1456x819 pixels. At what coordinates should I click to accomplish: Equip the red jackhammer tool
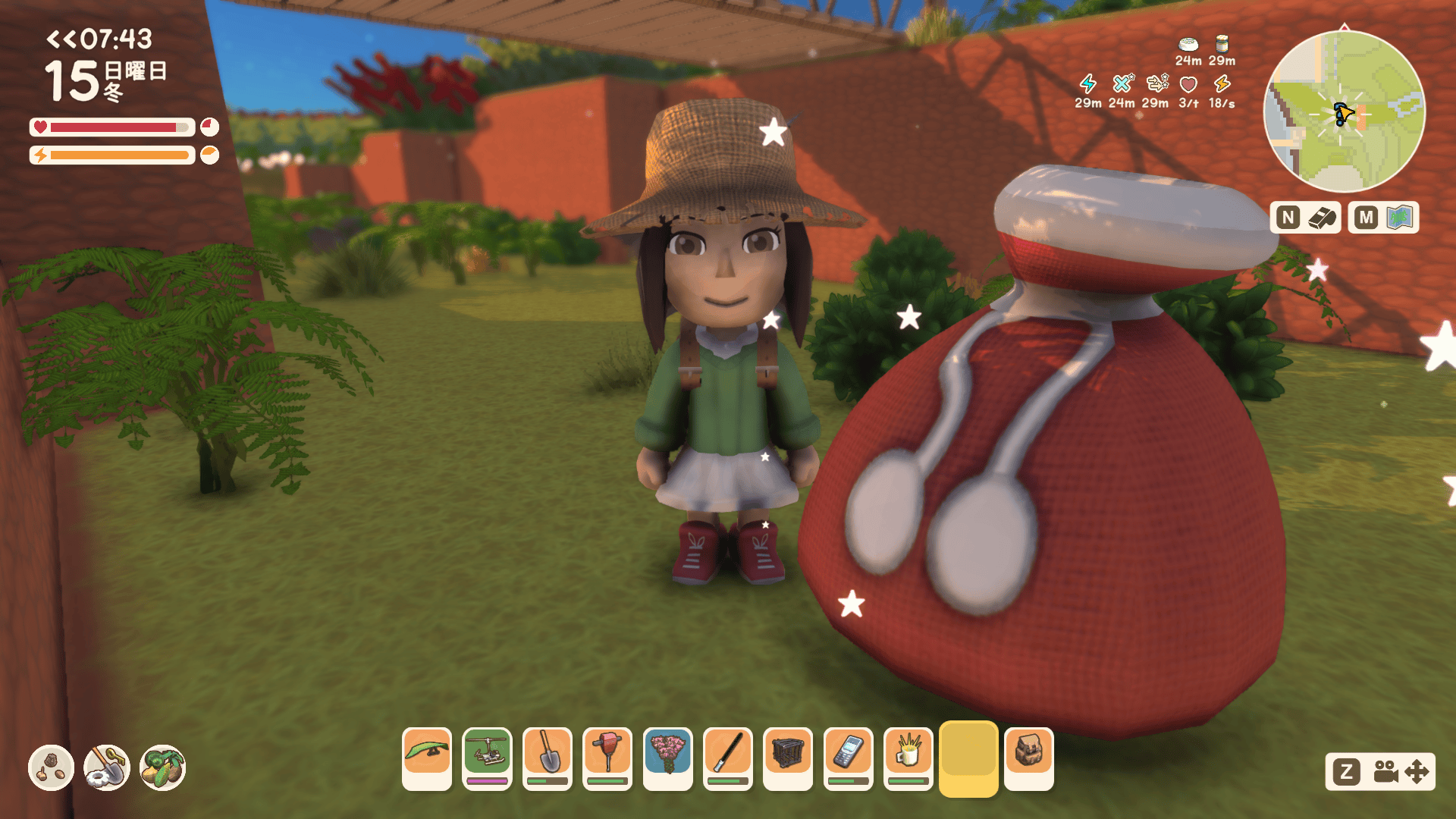(607, 758)
